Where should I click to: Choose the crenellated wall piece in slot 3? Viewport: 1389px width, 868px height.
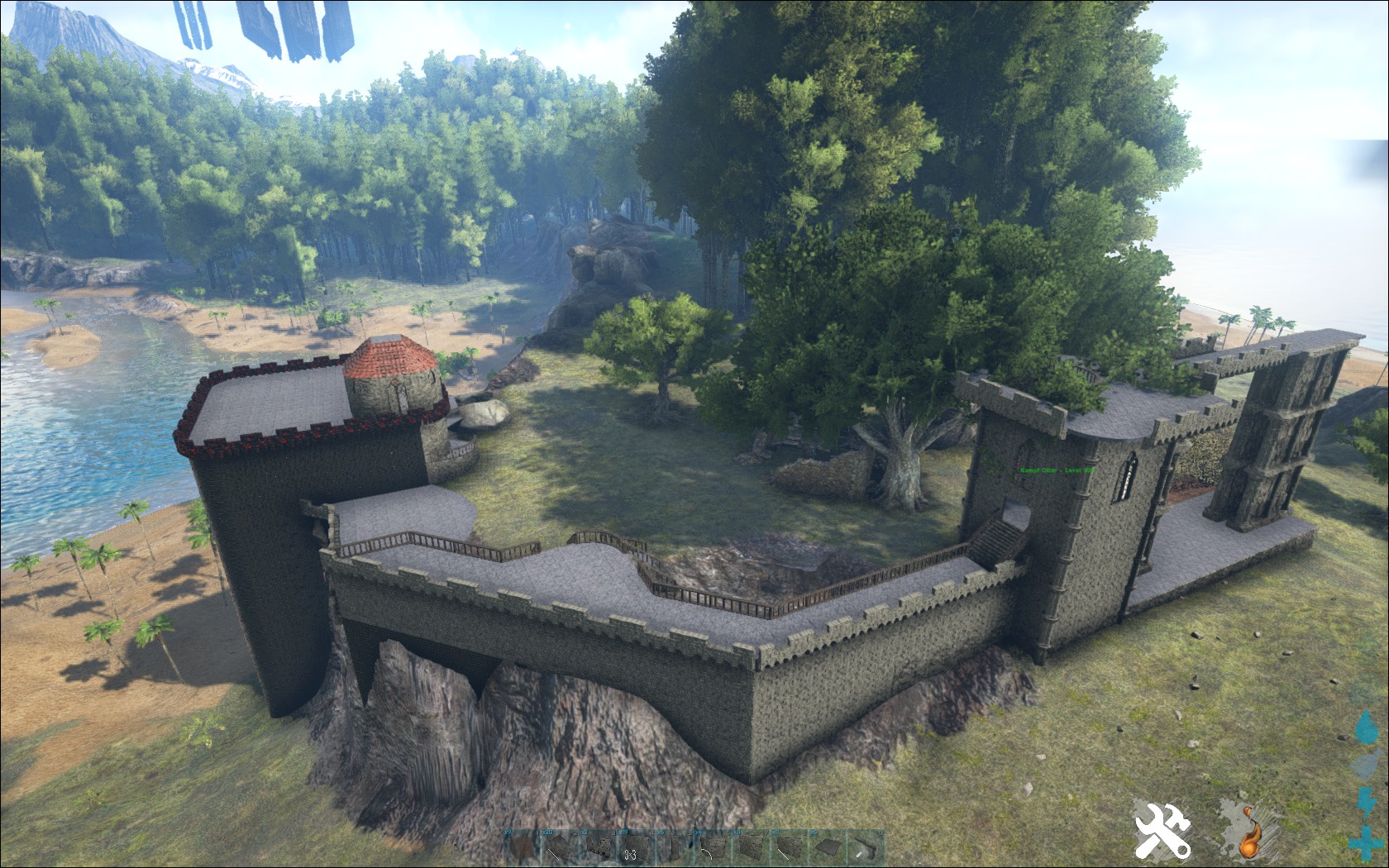coord(598,849)
